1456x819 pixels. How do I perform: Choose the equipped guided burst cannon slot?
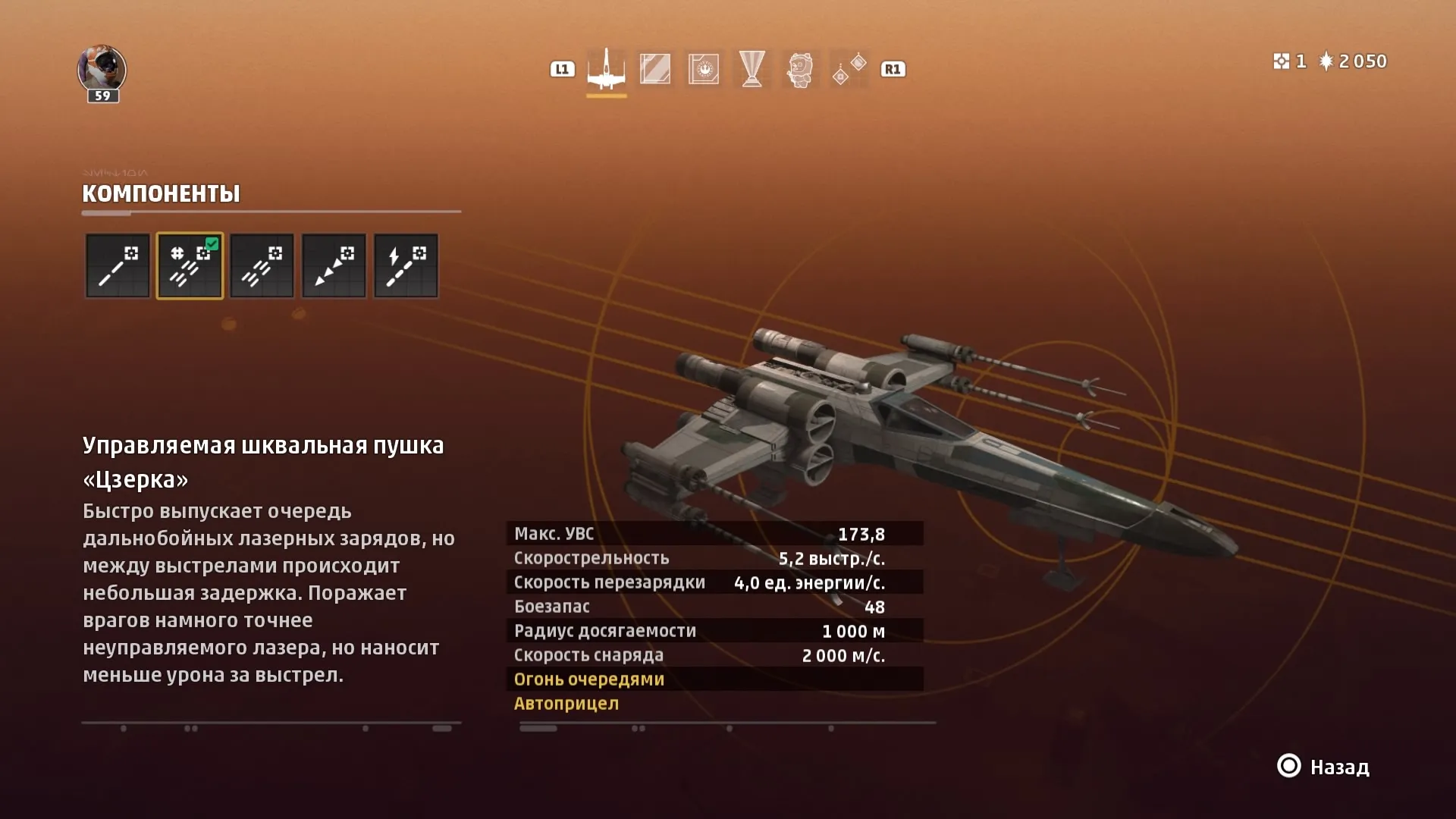pos(190,265)
